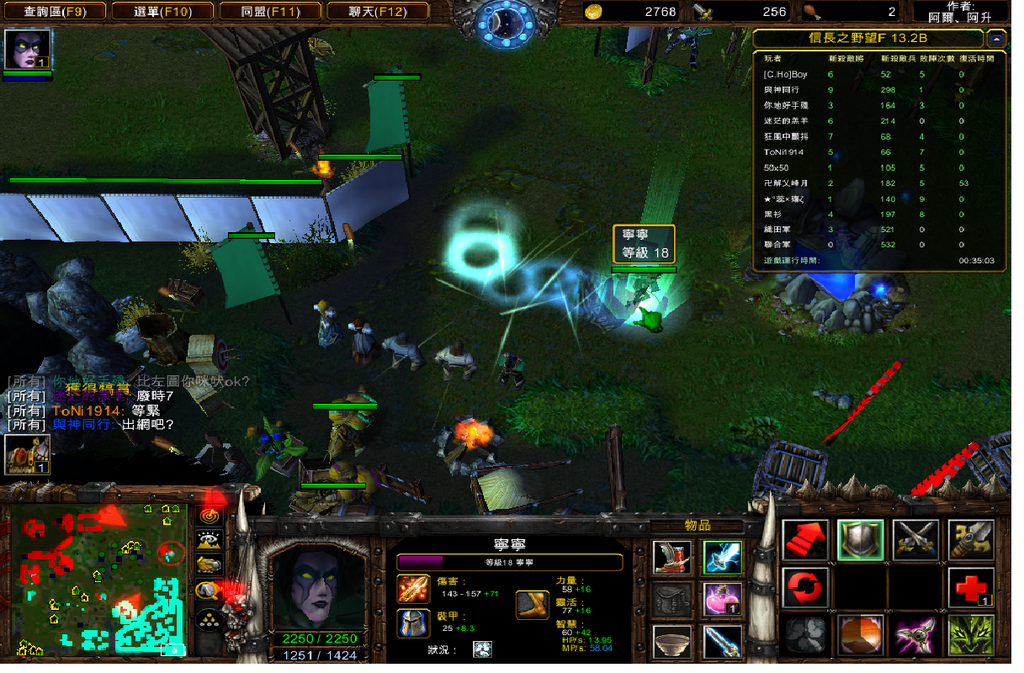
Task: Open the quest log menu (F9)
Action: click(x=54, y=12)
